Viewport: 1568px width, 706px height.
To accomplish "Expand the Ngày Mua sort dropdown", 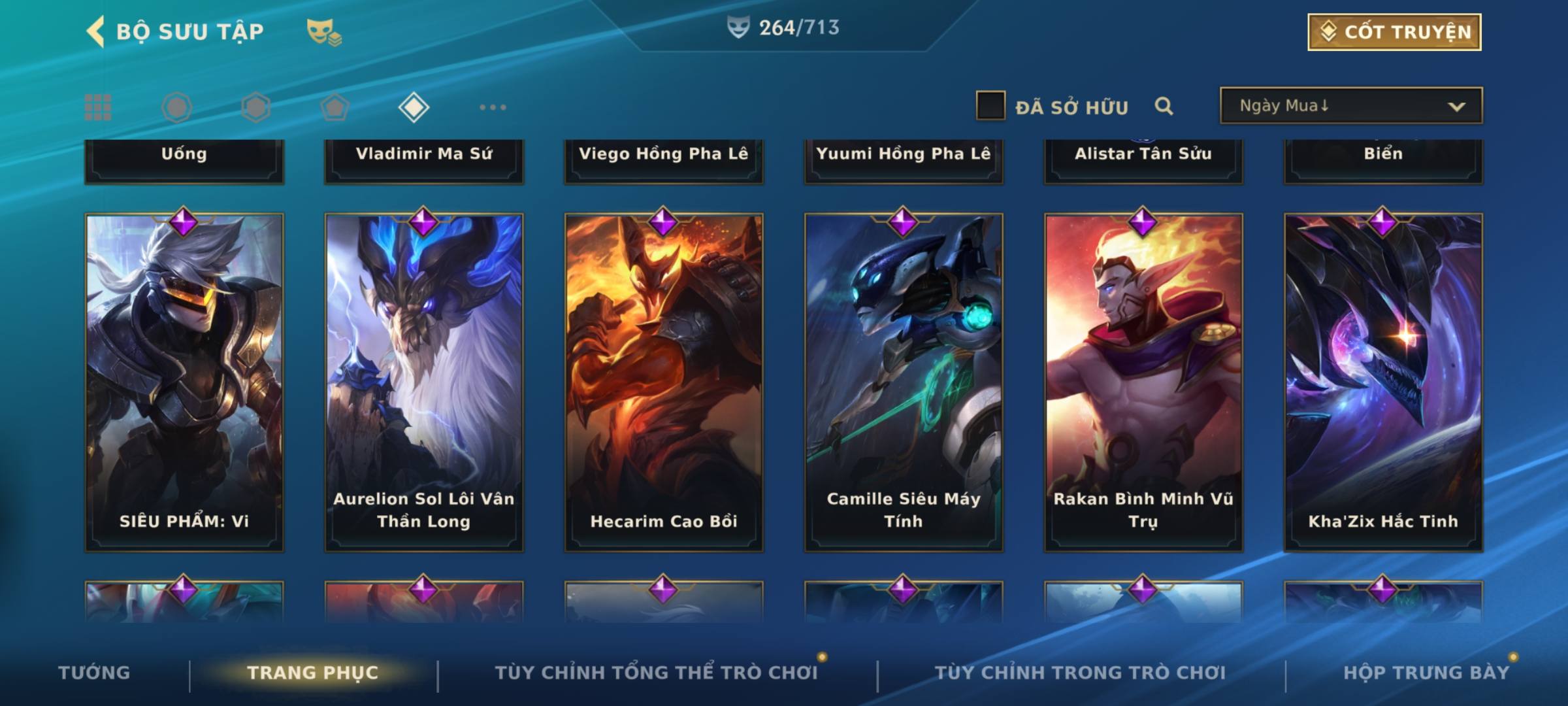I will point(1351,106).
